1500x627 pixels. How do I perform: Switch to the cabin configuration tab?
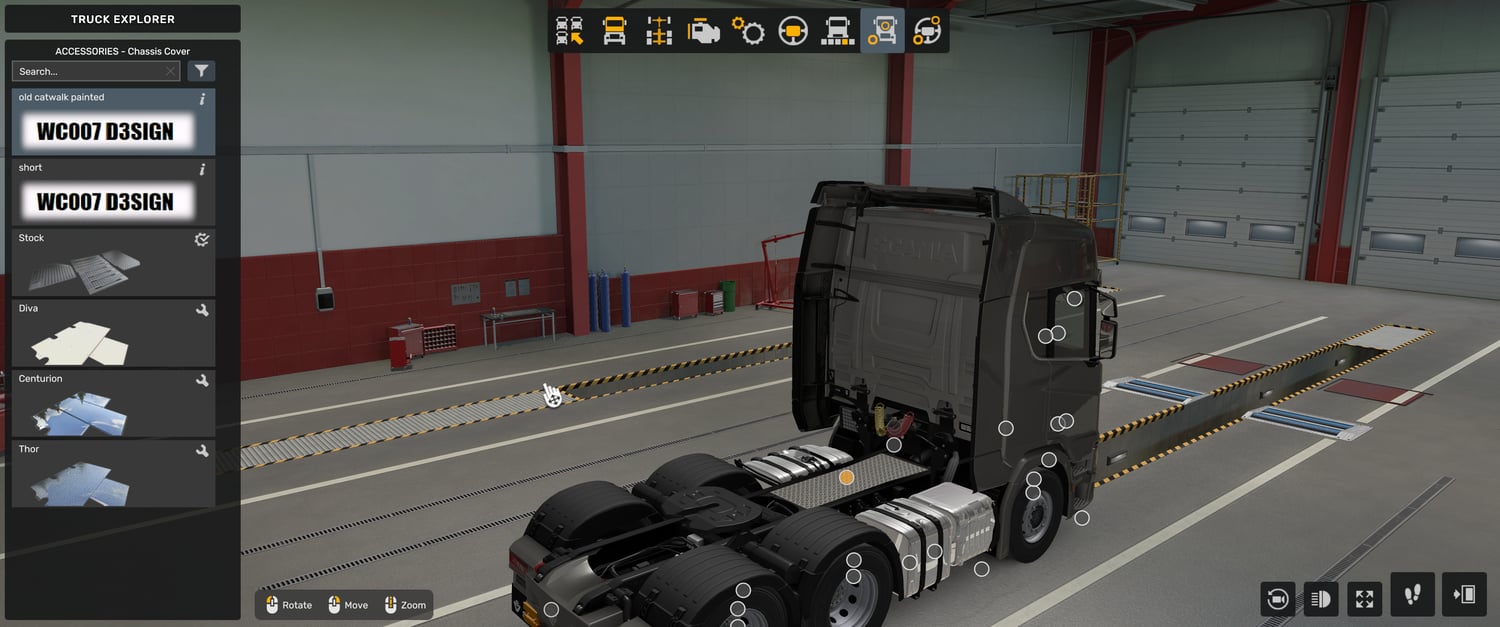click(614, 31)
